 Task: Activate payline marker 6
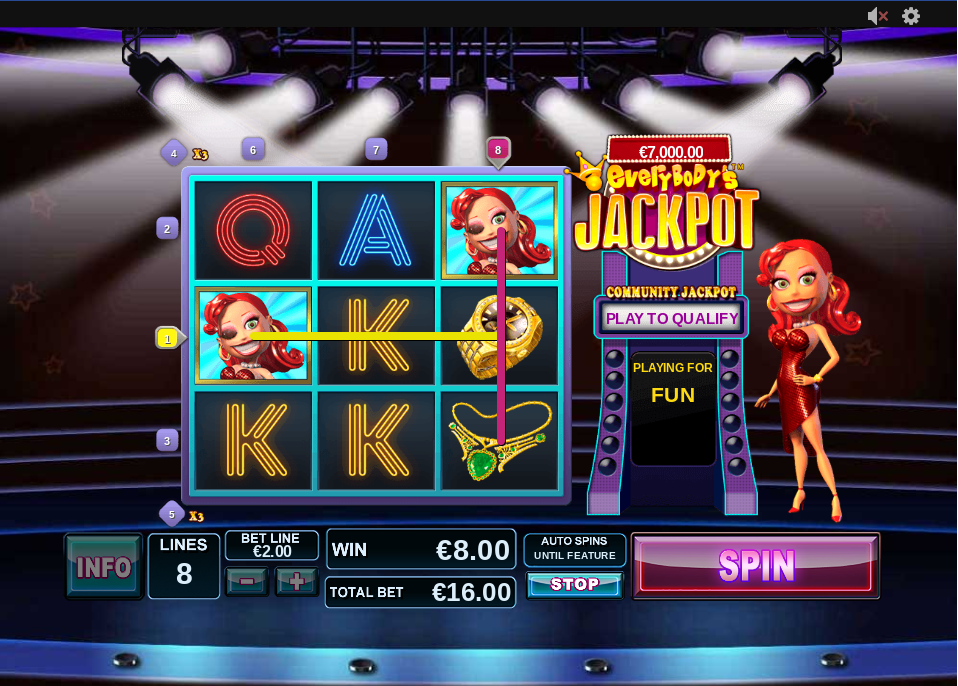point(253,150)
